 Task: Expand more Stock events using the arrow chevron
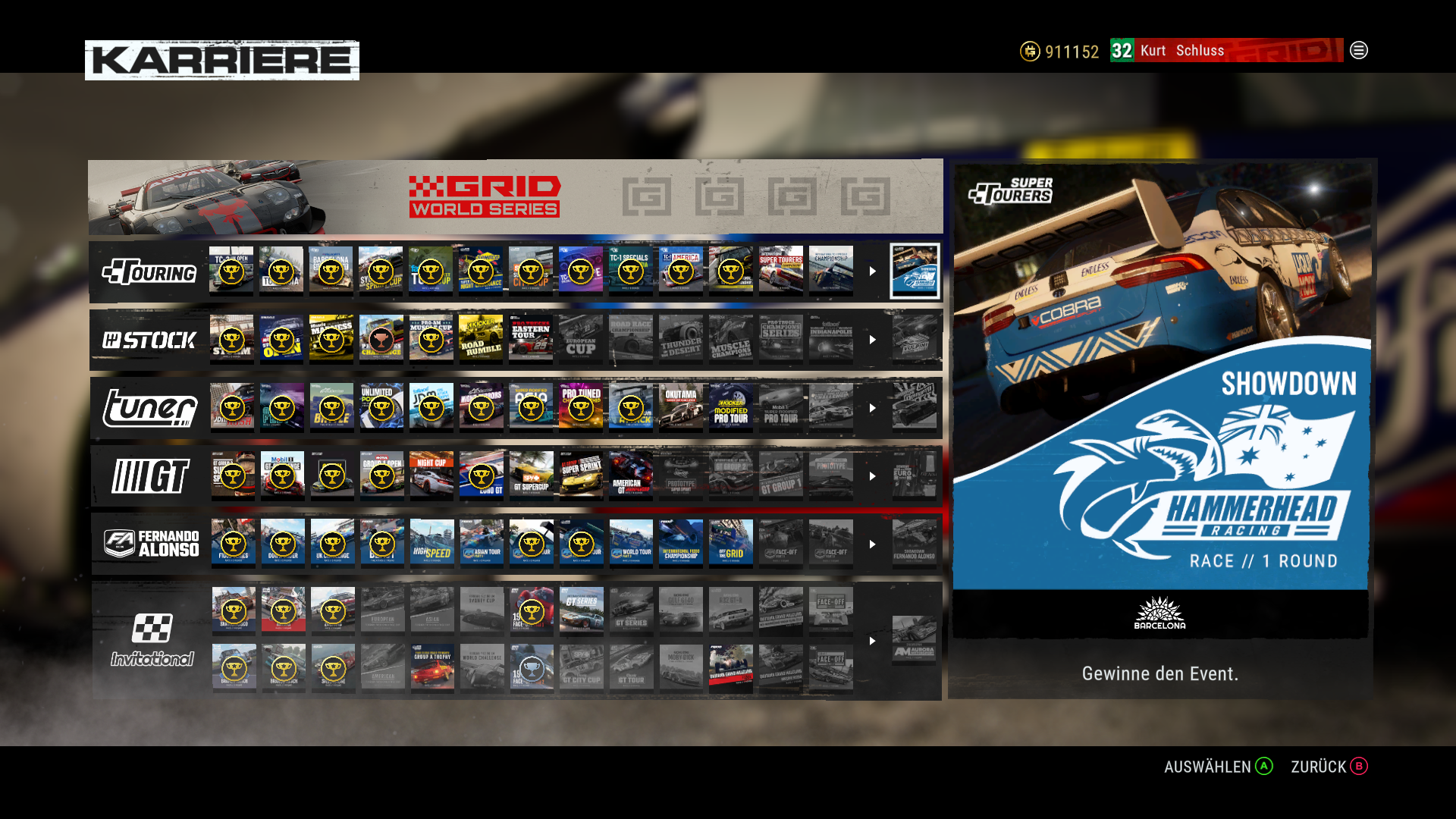pos(871,339)
